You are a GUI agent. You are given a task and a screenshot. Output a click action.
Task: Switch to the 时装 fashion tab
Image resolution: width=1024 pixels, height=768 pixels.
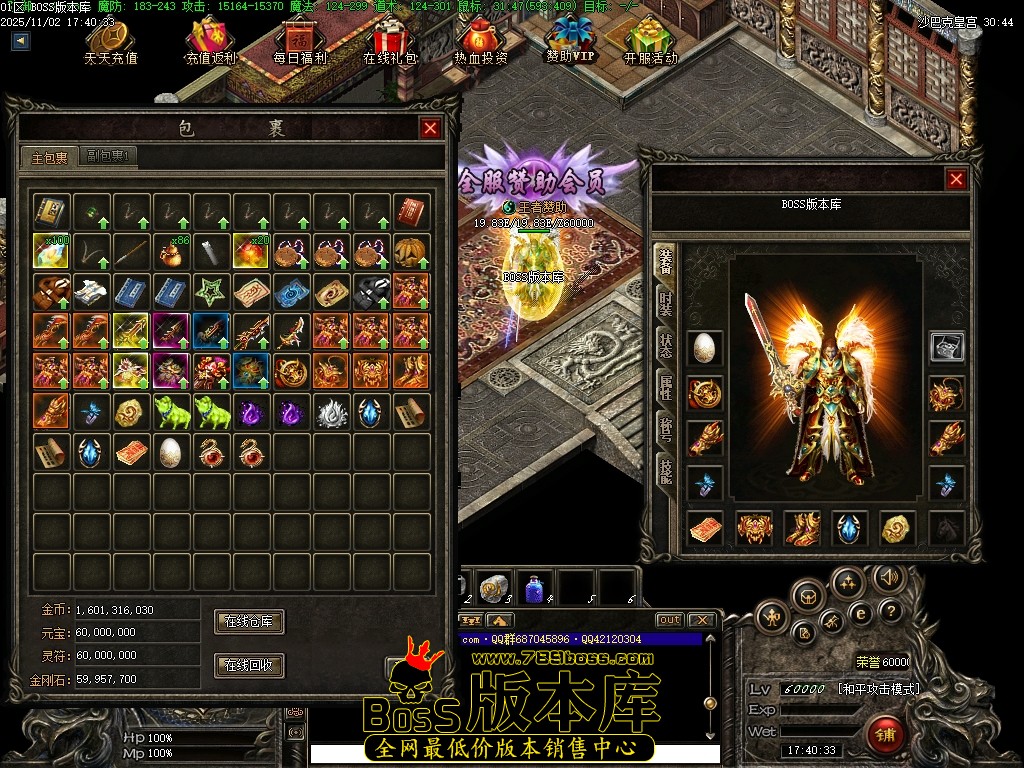click(x=665, y=304)
